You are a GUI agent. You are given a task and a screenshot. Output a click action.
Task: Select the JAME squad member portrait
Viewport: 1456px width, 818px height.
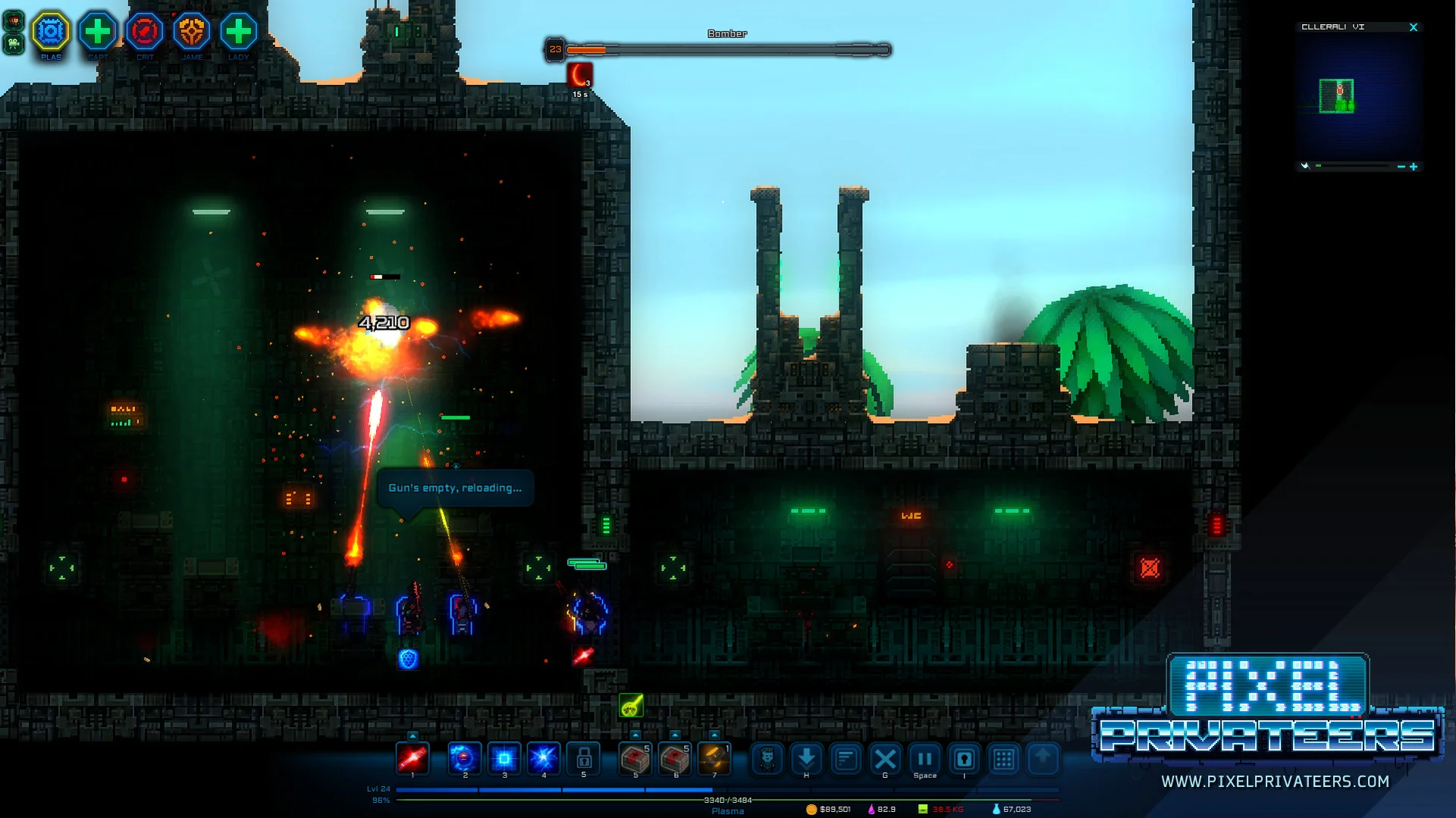192,32
